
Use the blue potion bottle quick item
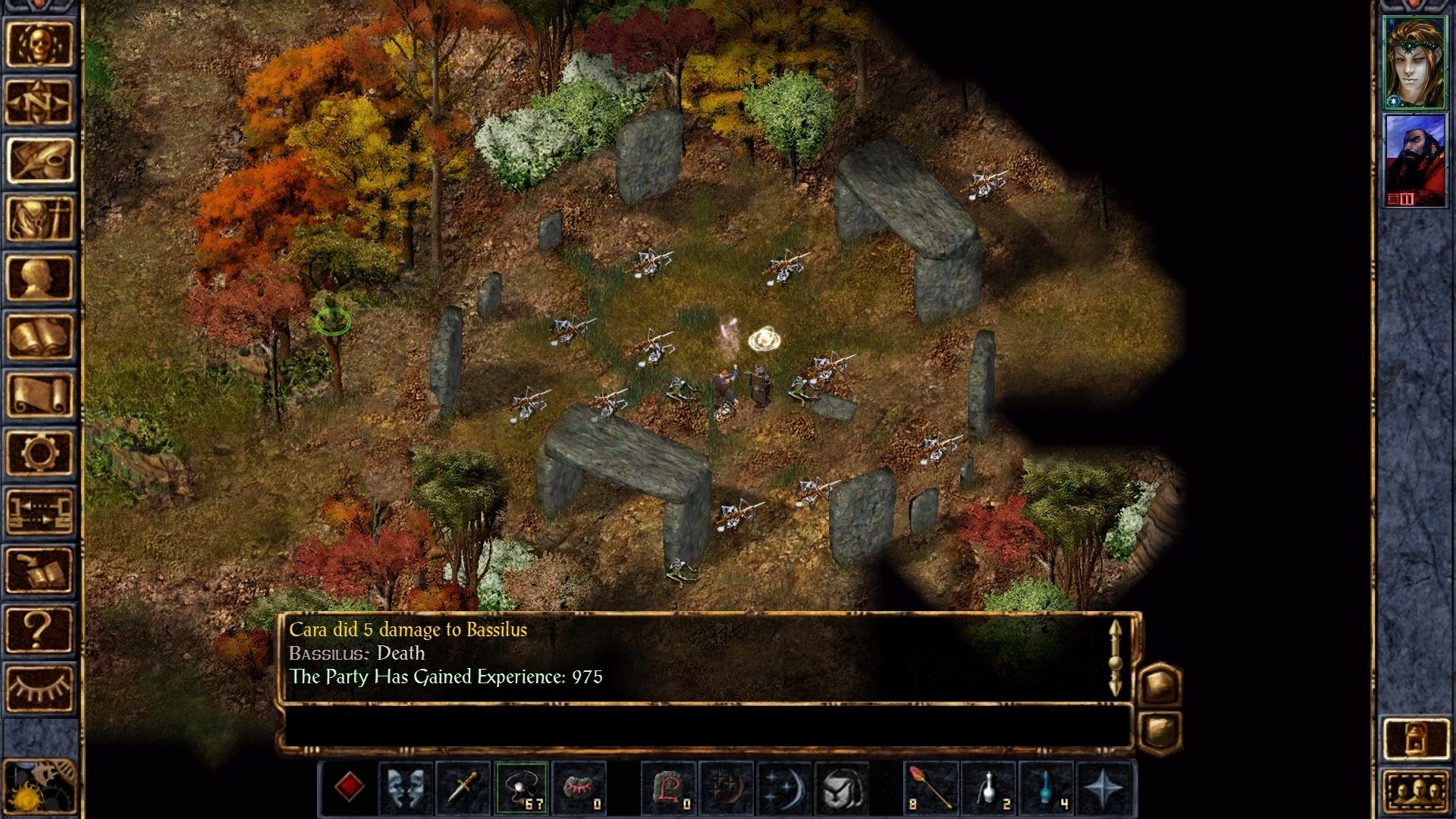click(1046, 787)
